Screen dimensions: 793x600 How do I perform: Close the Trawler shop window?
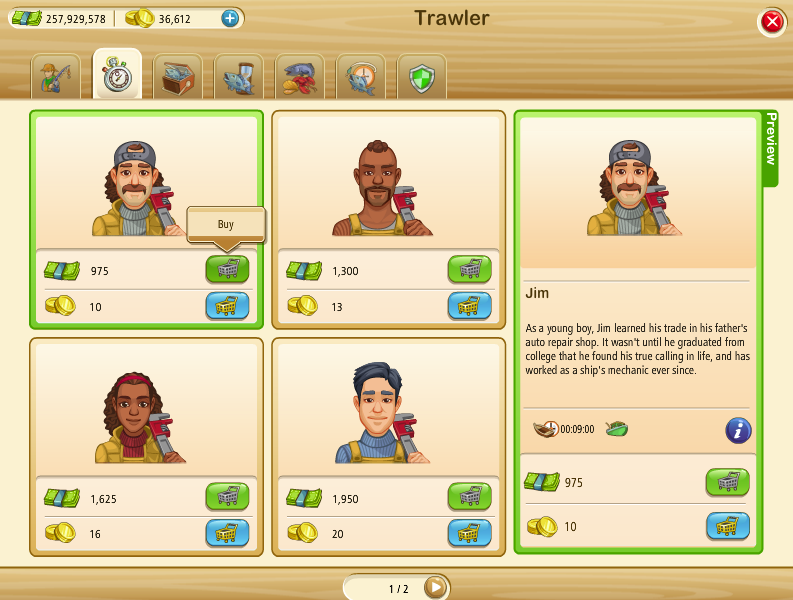coord(771,22)
